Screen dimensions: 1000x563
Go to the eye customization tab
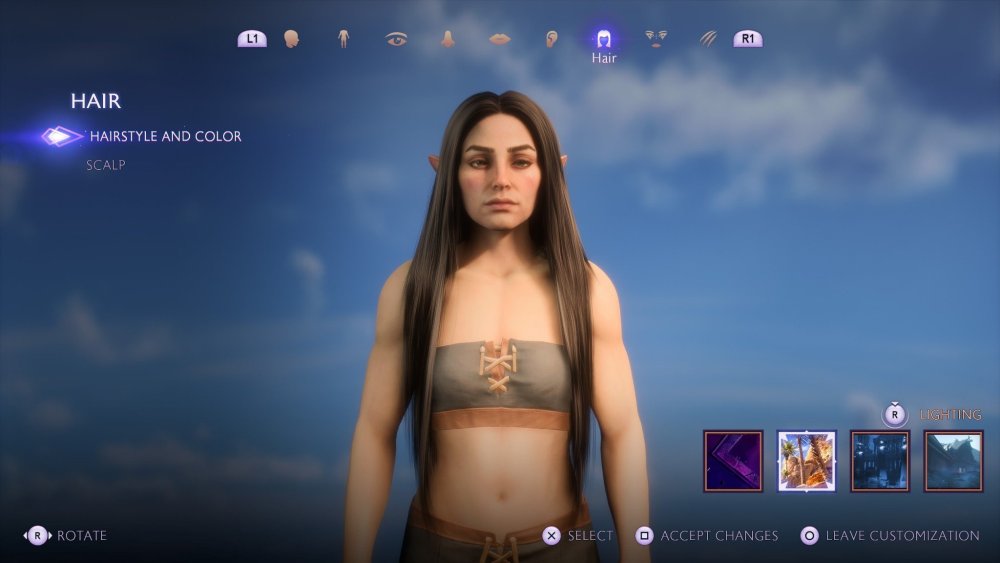click(x=396, y=39)
